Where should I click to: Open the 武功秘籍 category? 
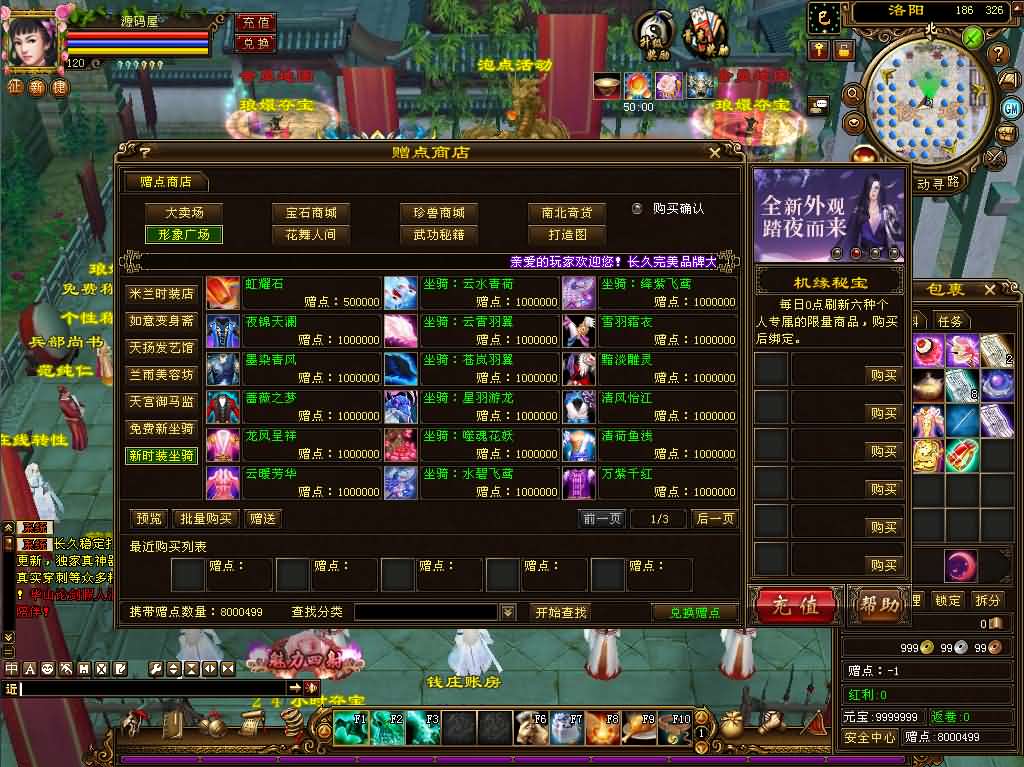coord(438,235)
